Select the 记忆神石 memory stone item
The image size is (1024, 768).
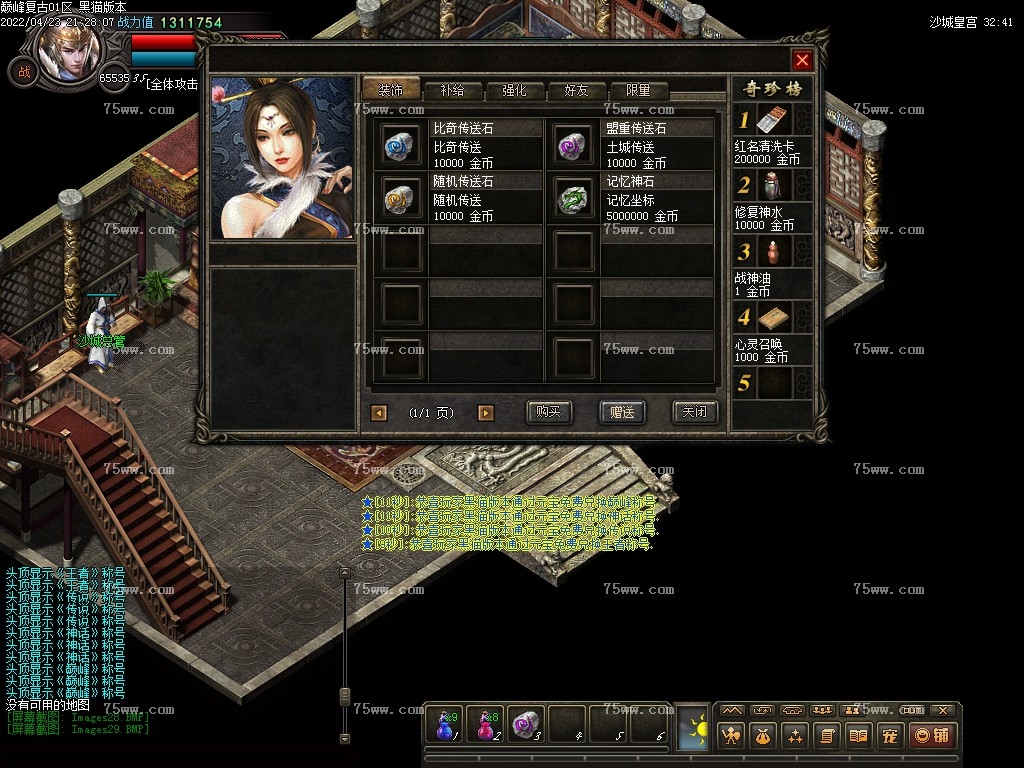pyautogui.click(x=574, y=199)
